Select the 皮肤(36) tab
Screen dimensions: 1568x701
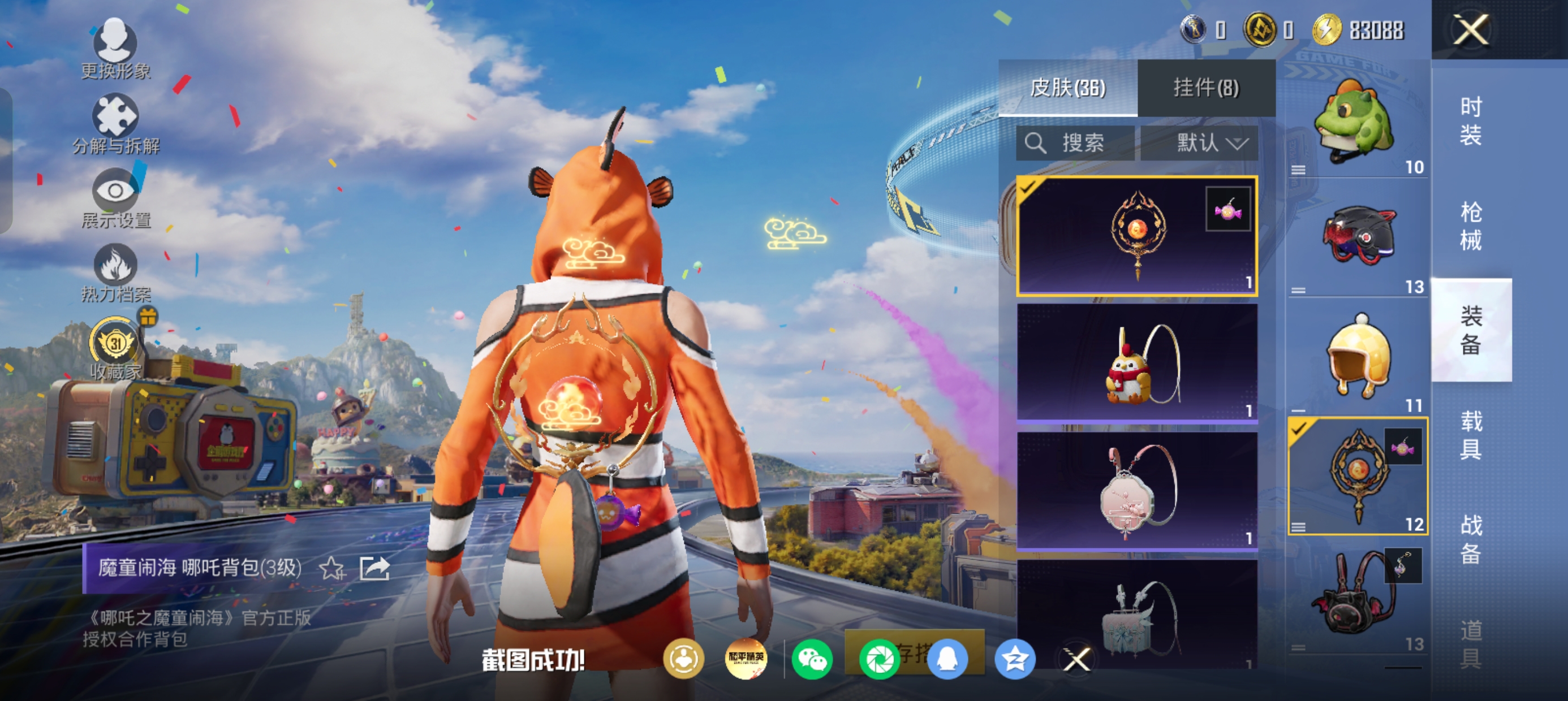click(x=1067, y=88)
